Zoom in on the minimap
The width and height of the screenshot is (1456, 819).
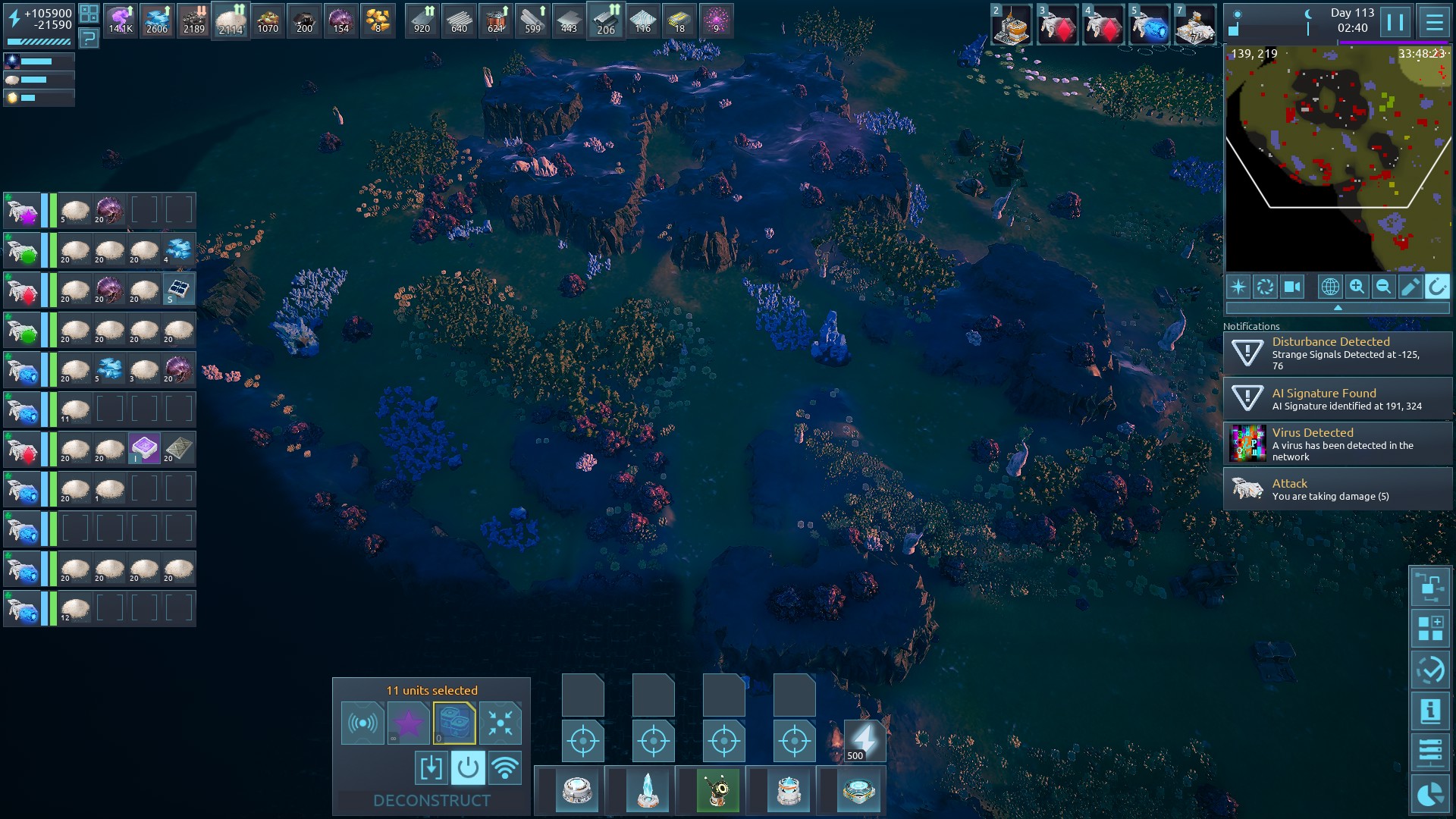1357,287
